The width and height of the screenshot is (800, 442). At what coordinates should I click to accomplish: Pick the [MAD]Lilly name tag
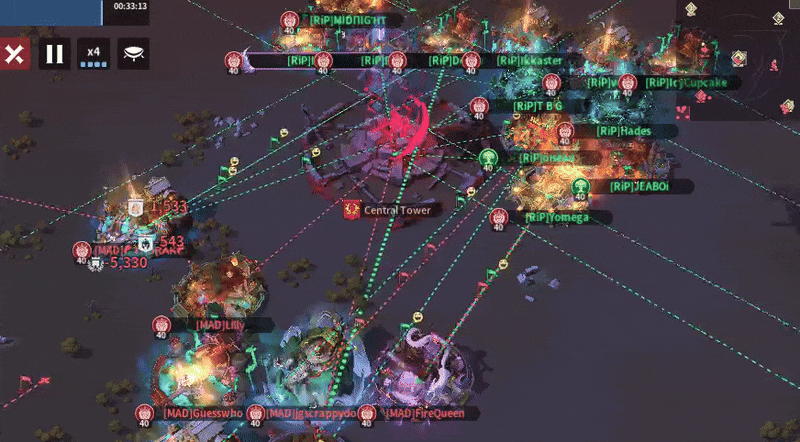(x=221, y=325)
